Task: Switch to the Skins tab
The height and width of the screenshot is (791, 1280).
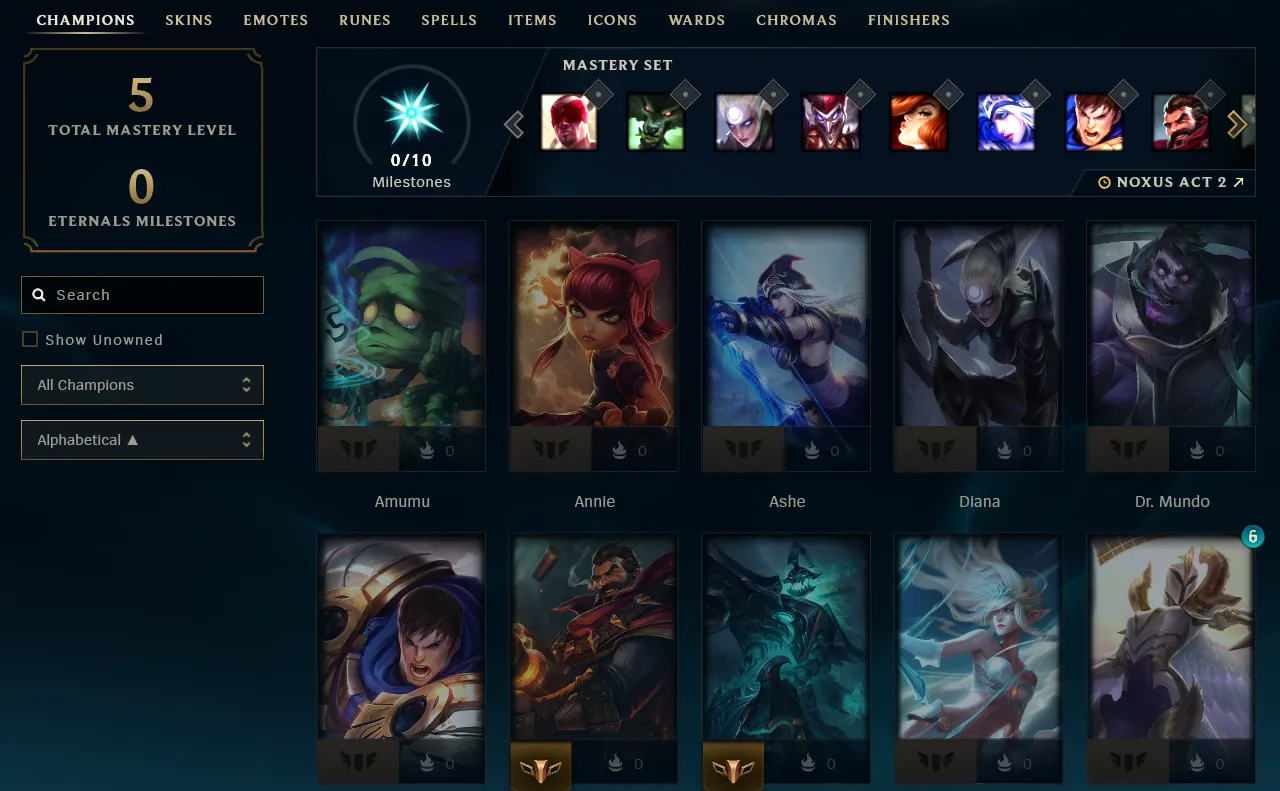Action: [189, 20]
